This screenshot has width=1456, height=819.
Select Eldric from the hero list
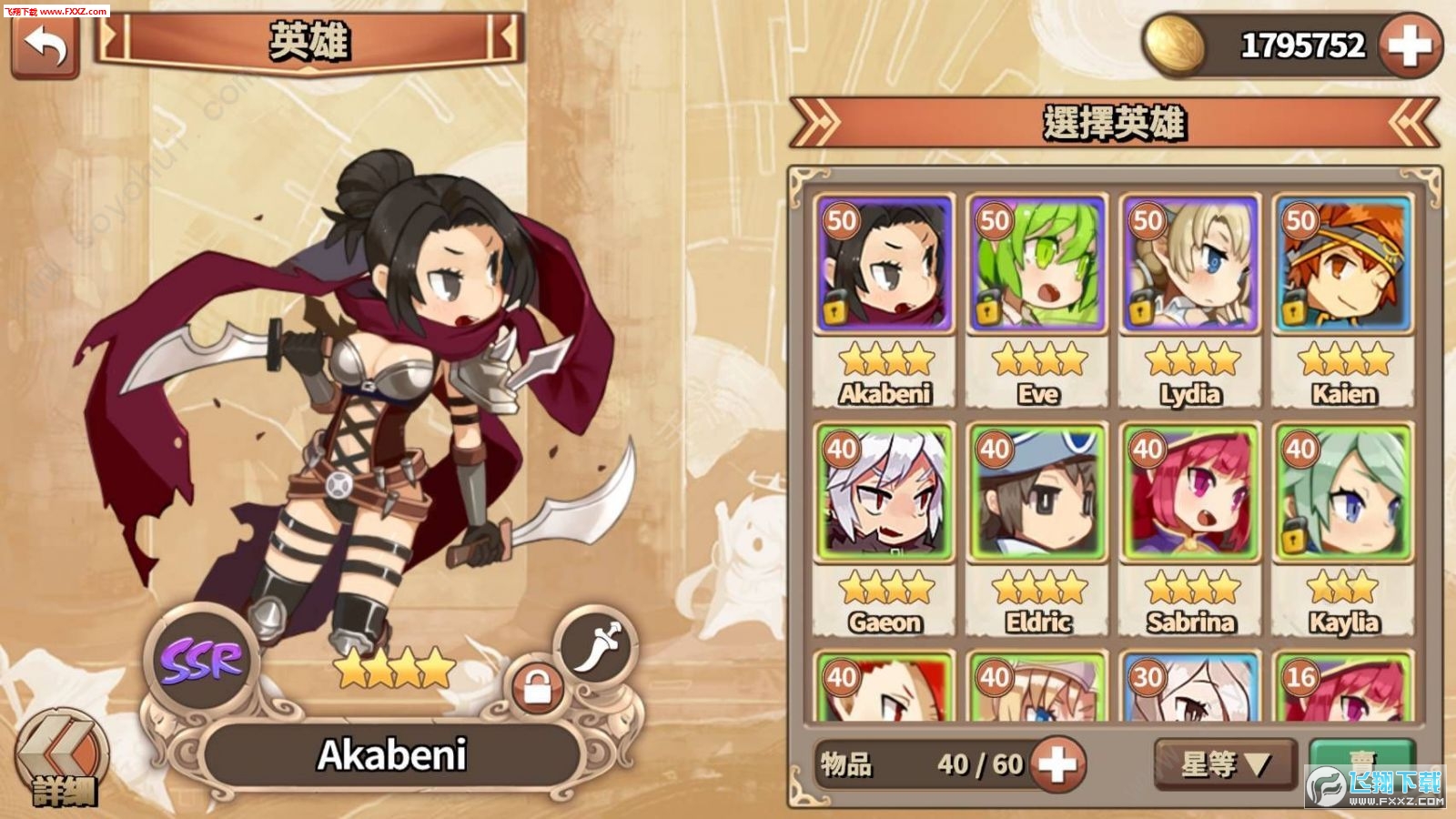(1037, 492)
